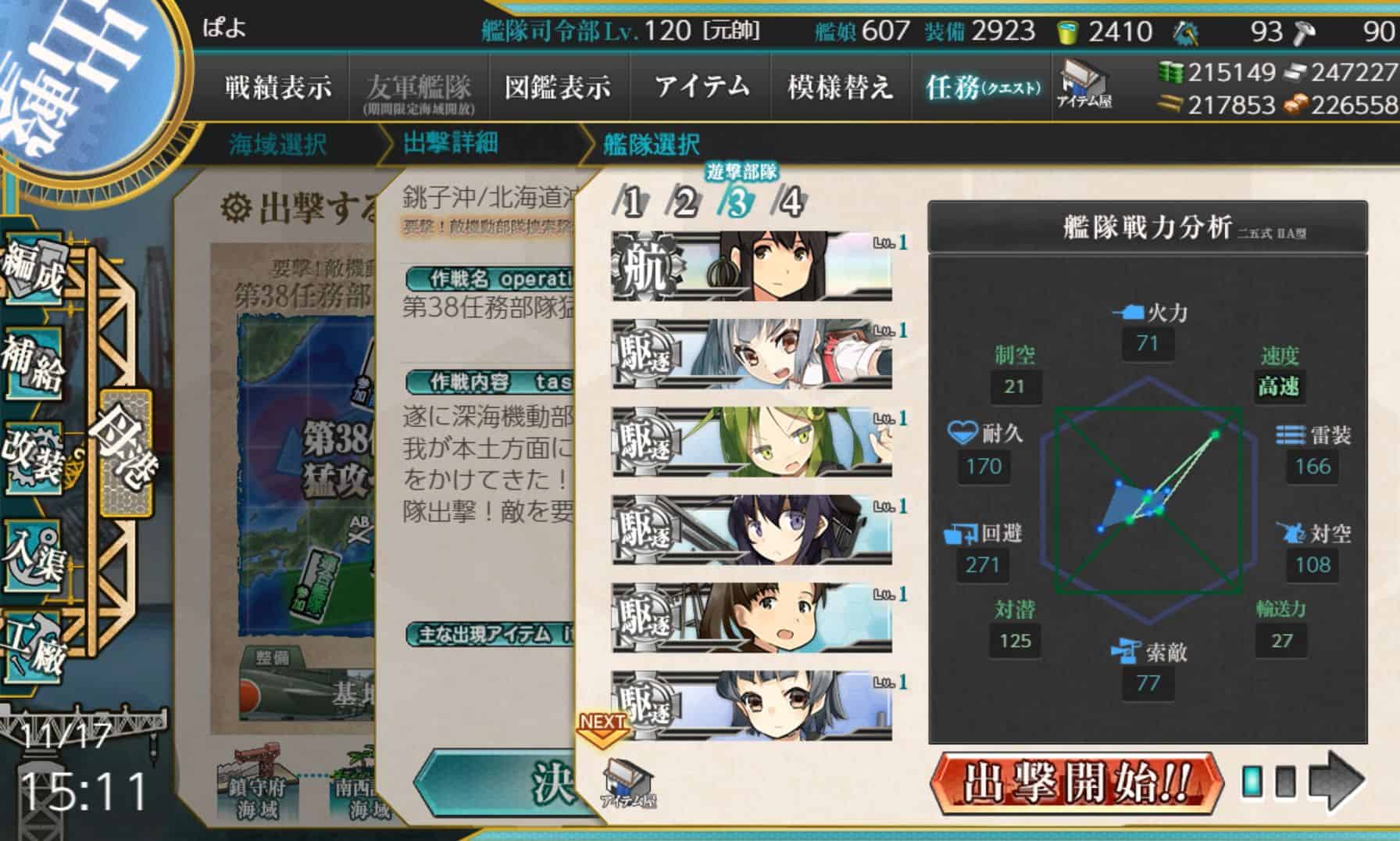Viewport: 1400px width, 841px height.
Task: Select fleet tab number 1
Action: (x=631, y=203)
